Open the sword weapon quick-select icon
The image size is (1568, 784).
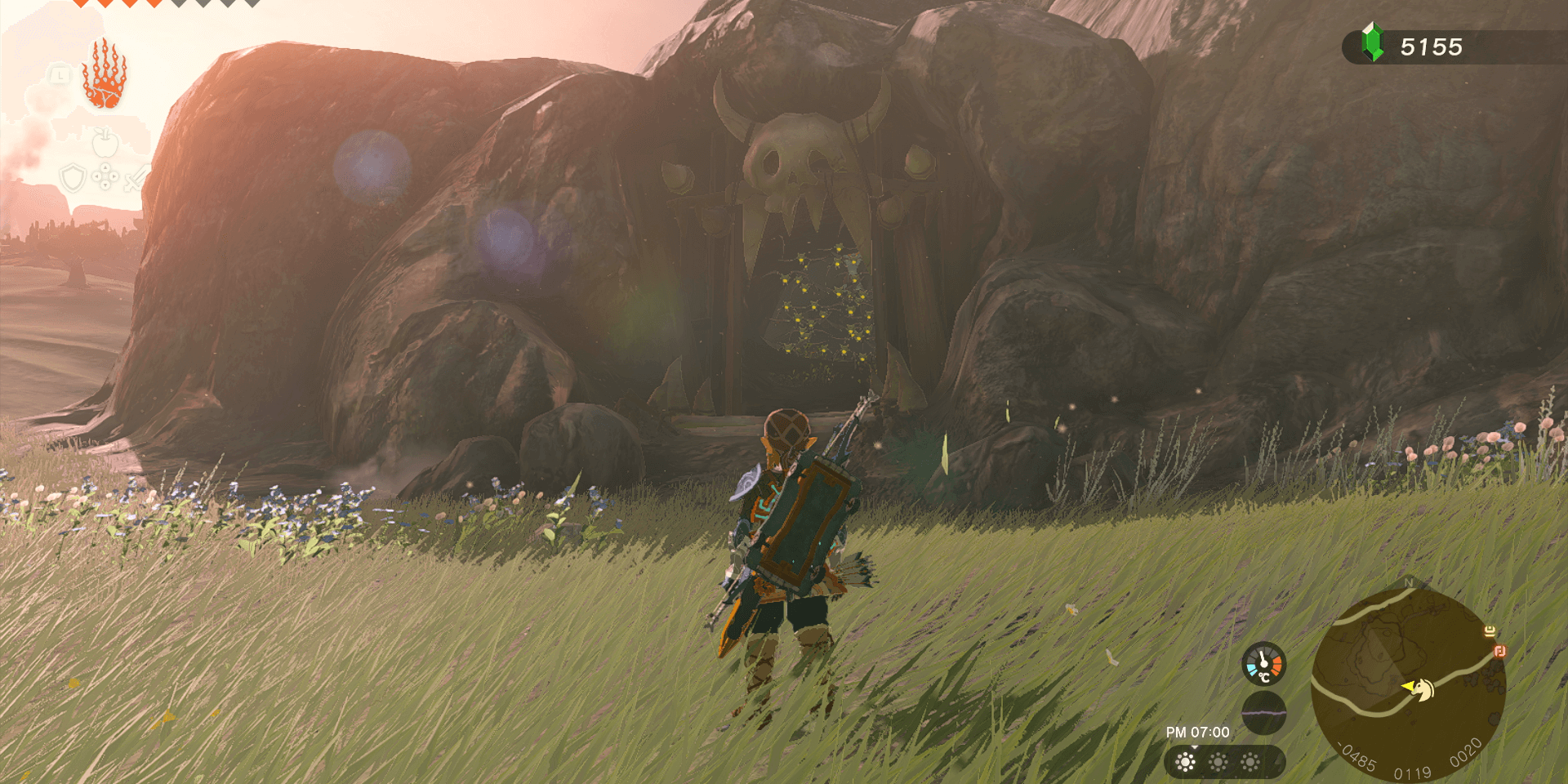136,177
